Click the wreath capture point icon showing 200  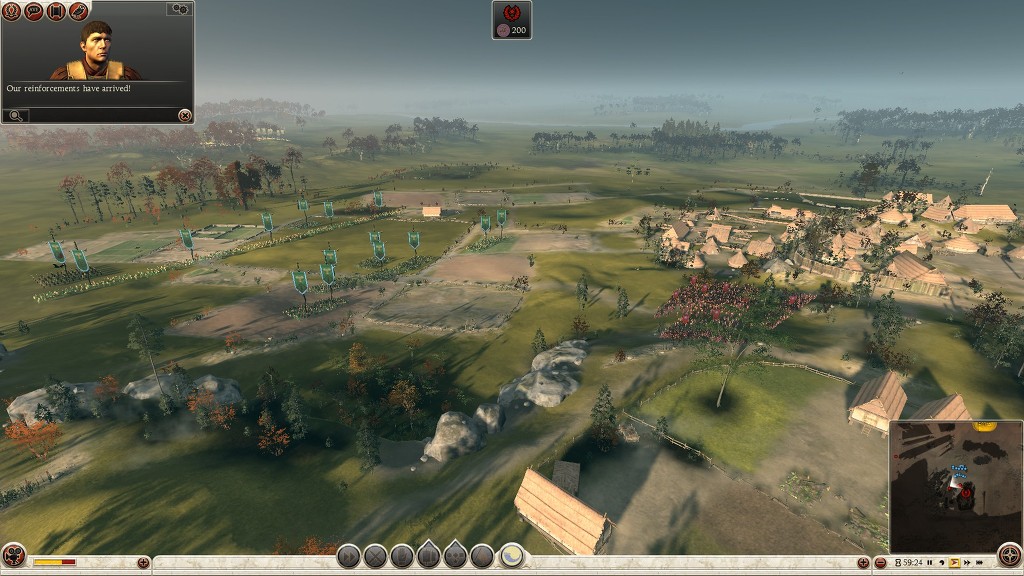(x=511, y=20)
